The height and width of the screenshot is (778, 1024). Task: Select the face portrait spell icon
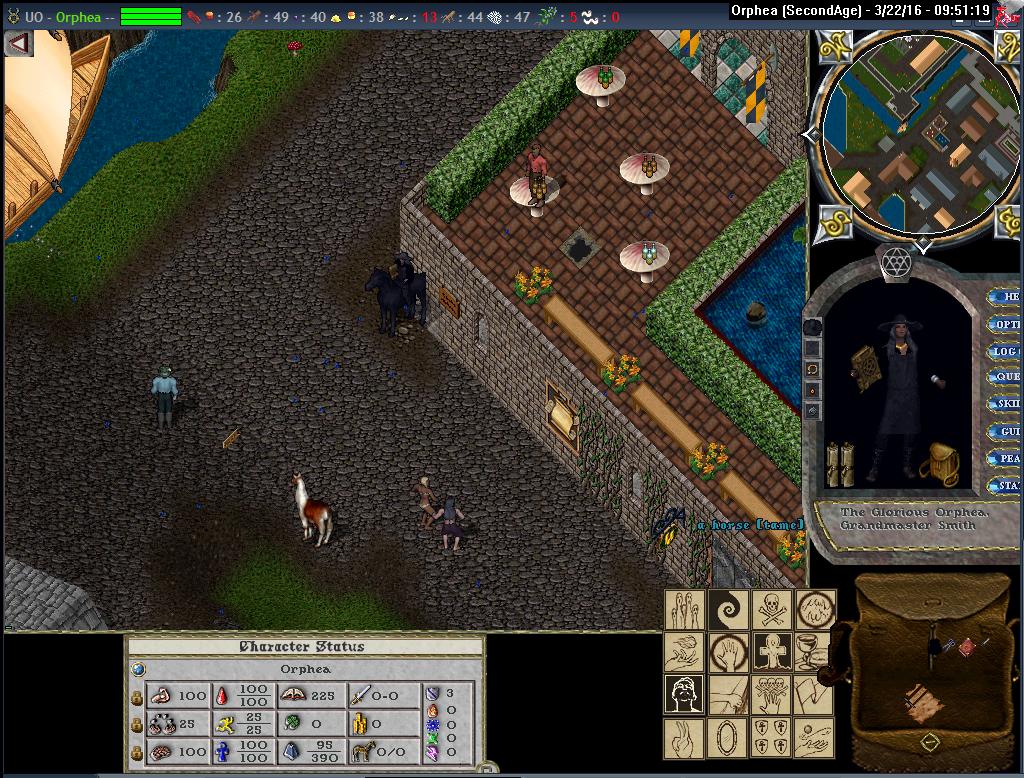click(684, 694)
